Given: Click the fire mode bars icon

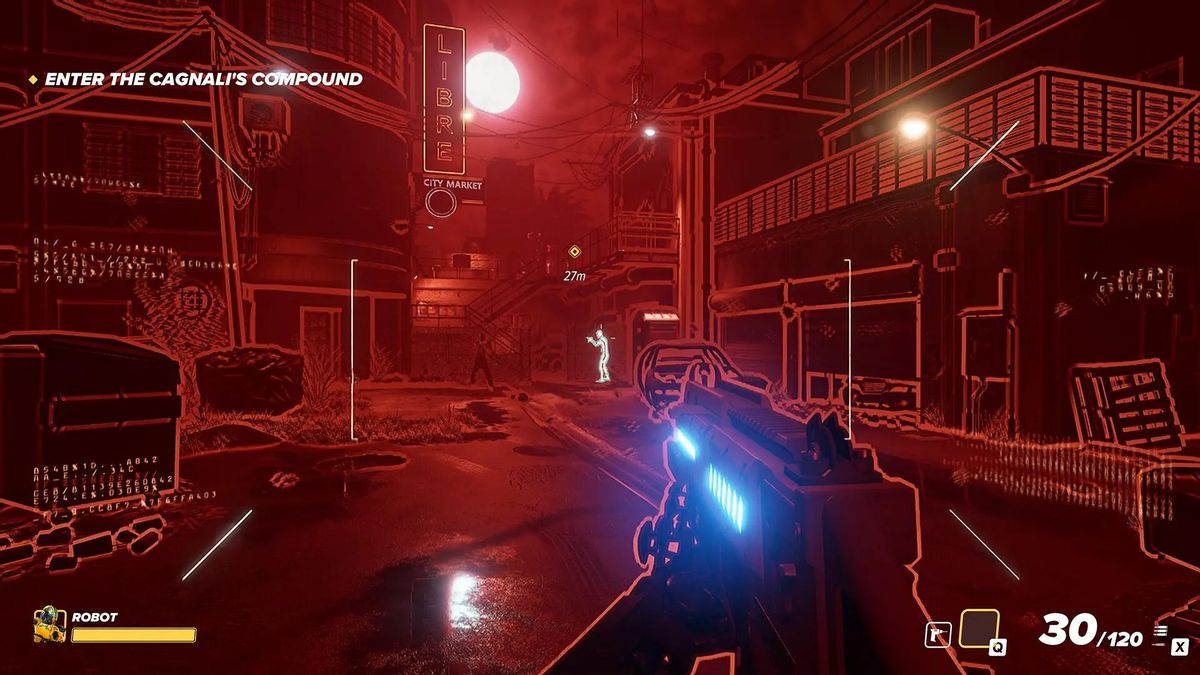Looking at the screenshot, I should [1160, 632].
